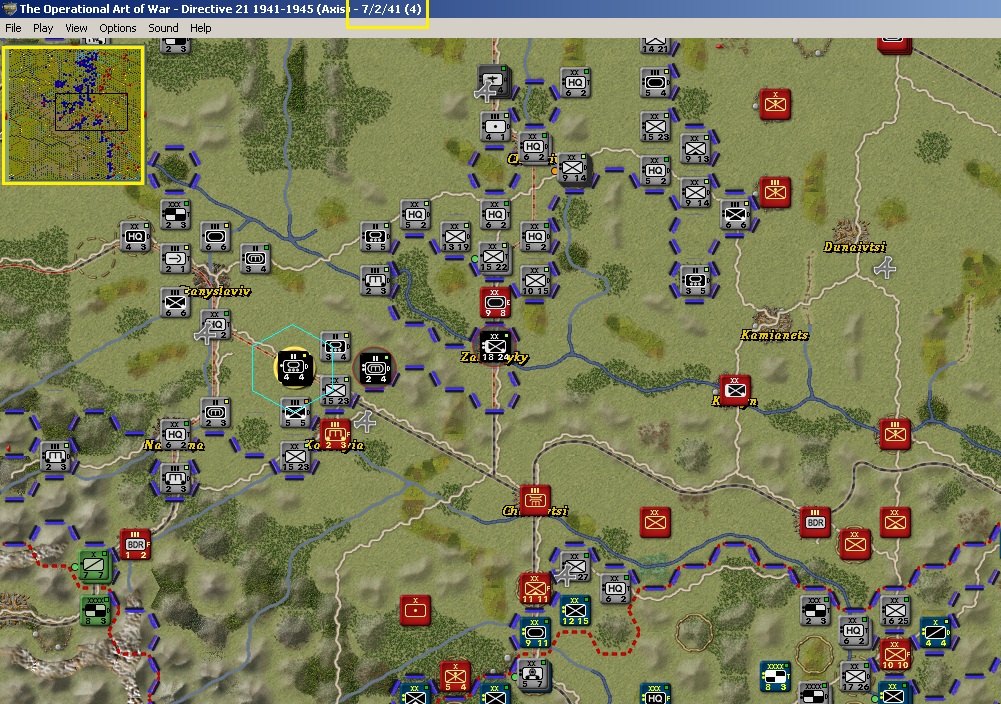The height and width of the screenshot is (704, 1001).
Task: Open the Options menu
Action: point(117,28)
